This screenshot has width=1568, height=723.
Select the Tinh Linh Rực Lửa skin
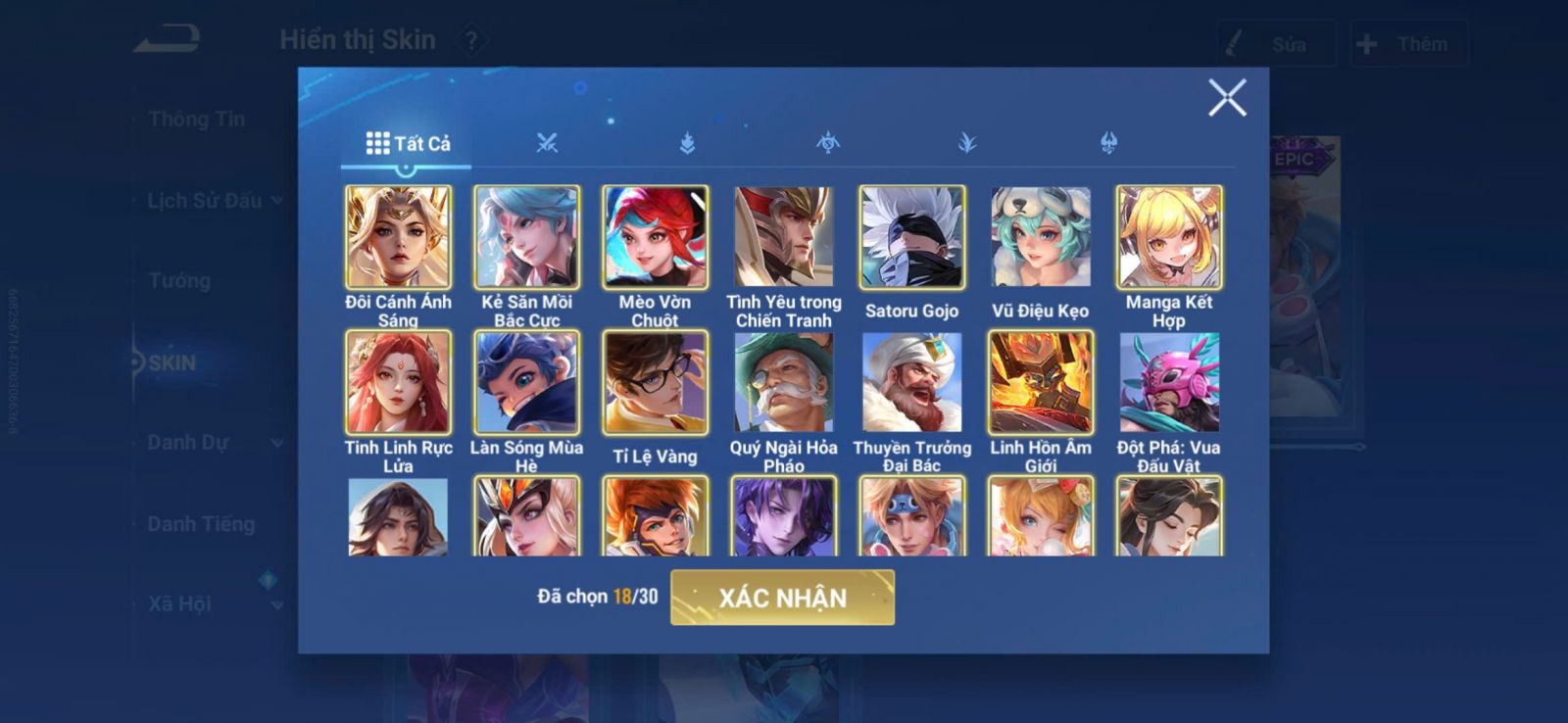(398, 382)
